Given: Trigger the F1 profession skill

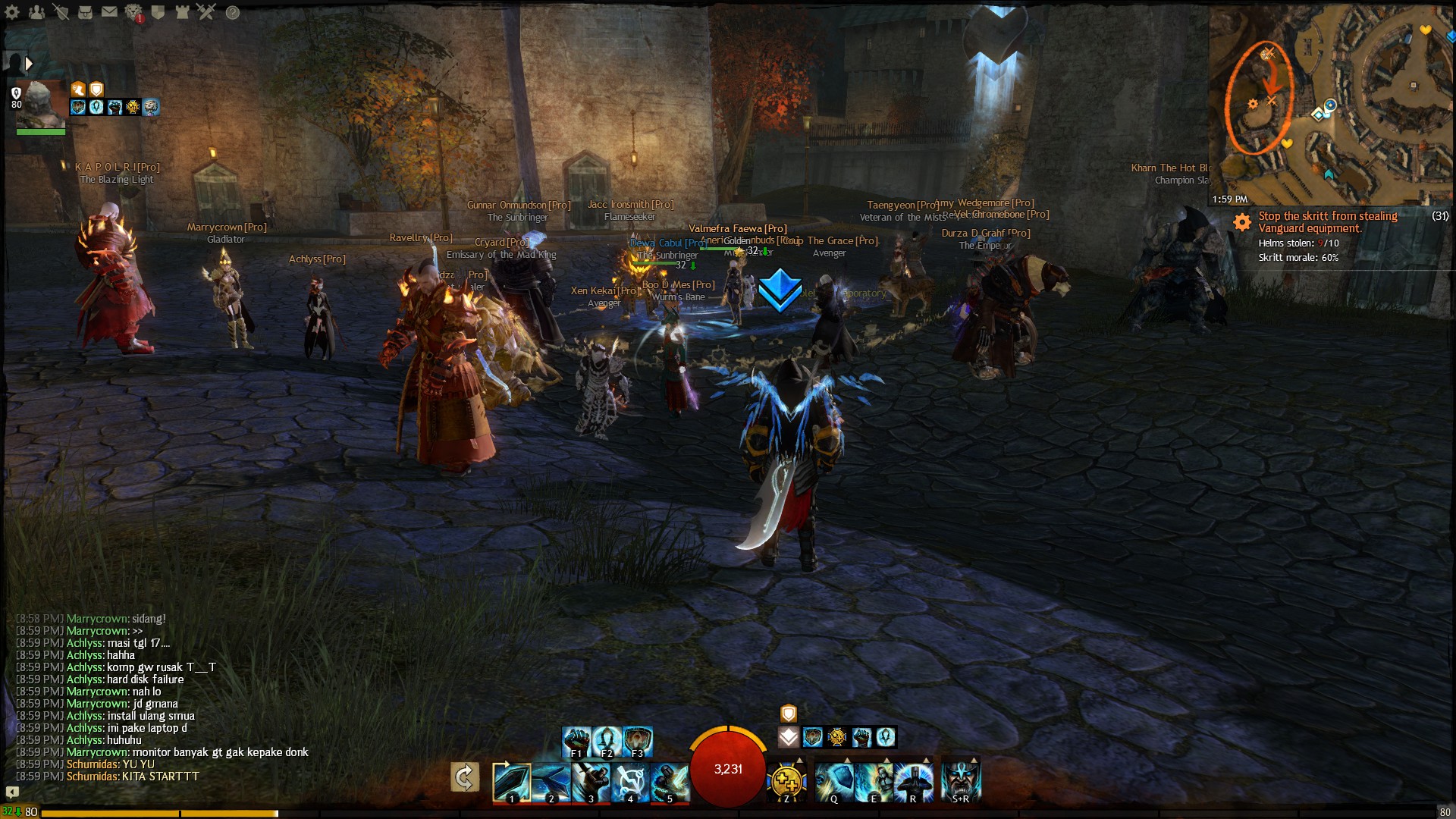Looking at the screenshot, I should click(576, 739).
